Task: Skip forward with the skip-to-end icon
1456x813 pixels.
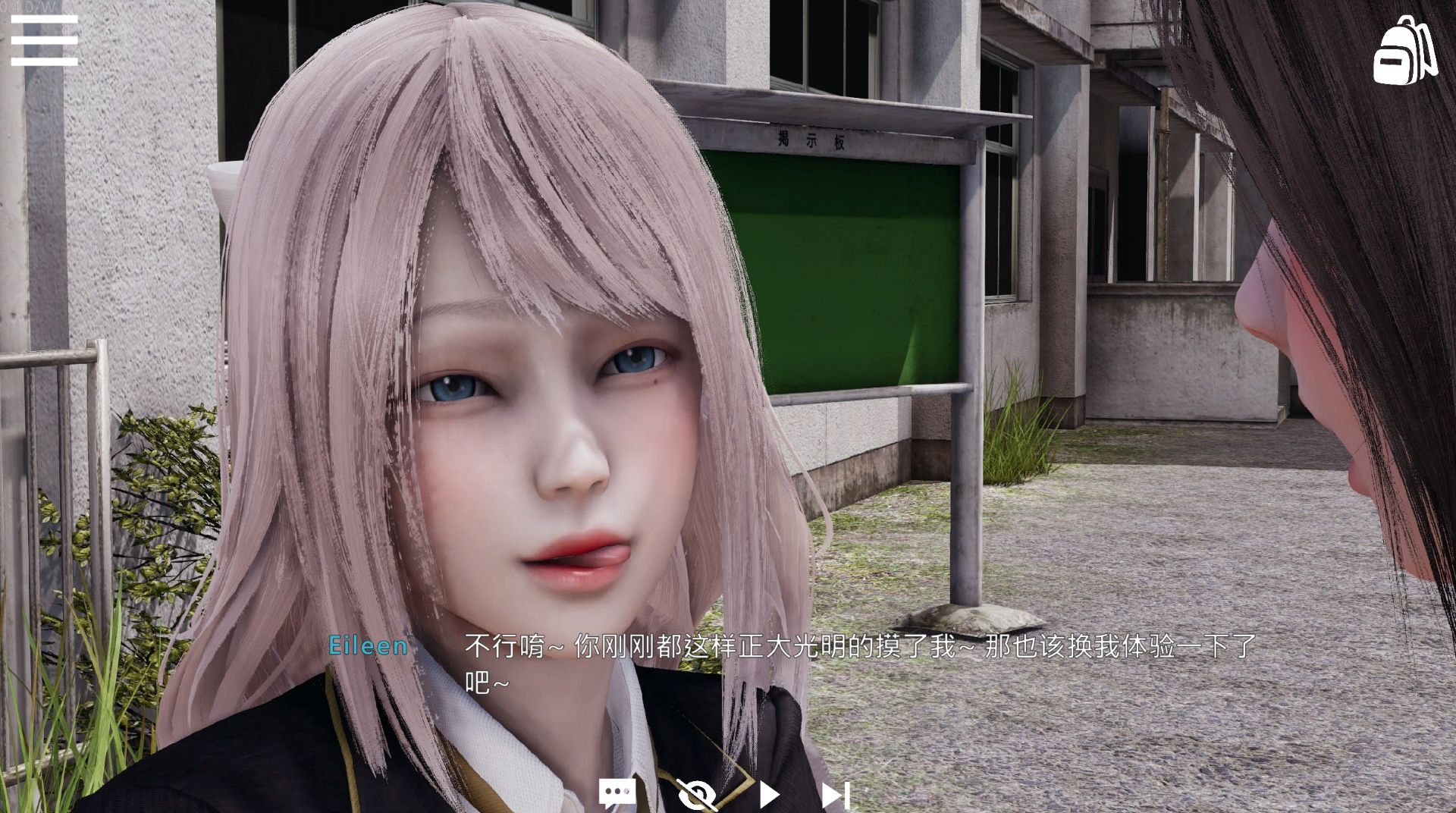Action: coord(834,793)
